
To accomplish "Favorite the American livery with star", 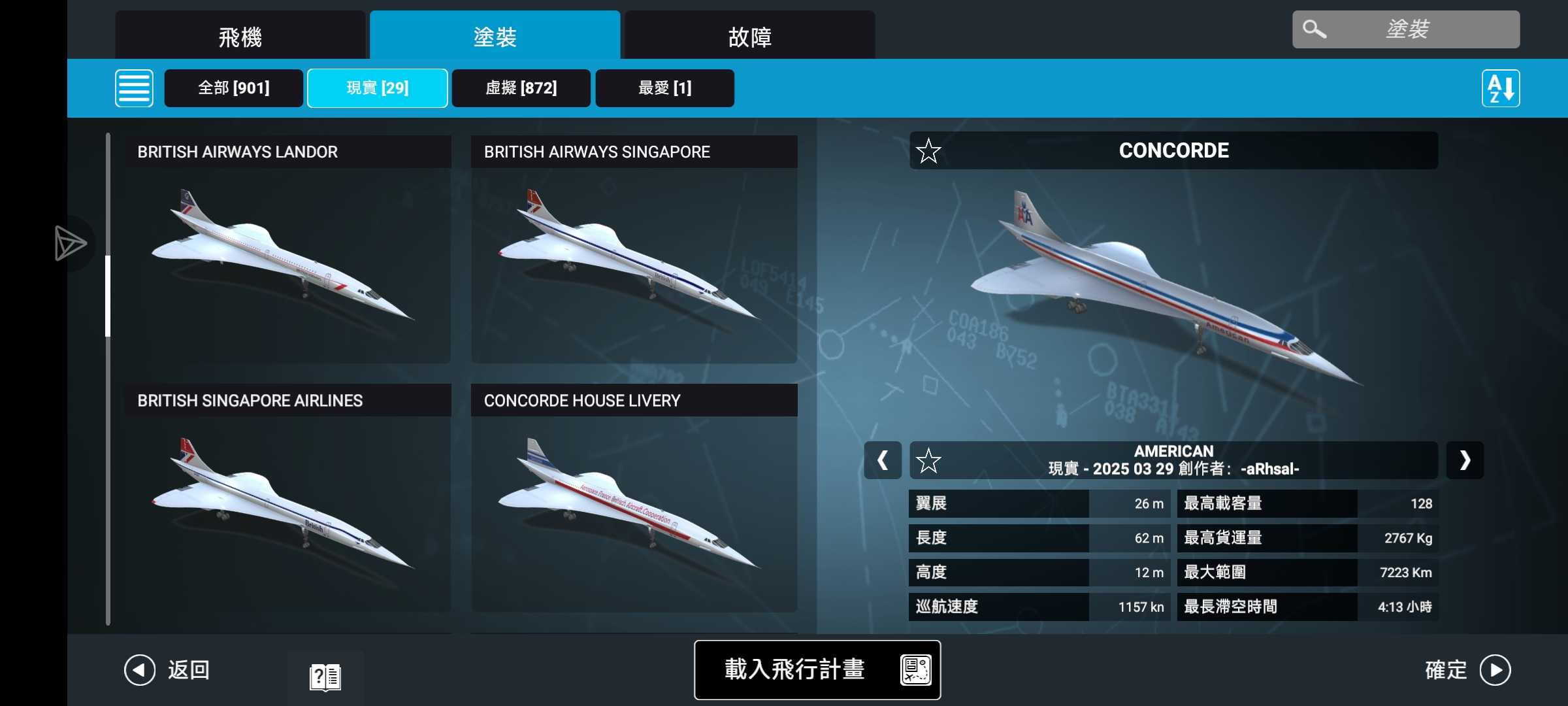I will click(928, 461).
